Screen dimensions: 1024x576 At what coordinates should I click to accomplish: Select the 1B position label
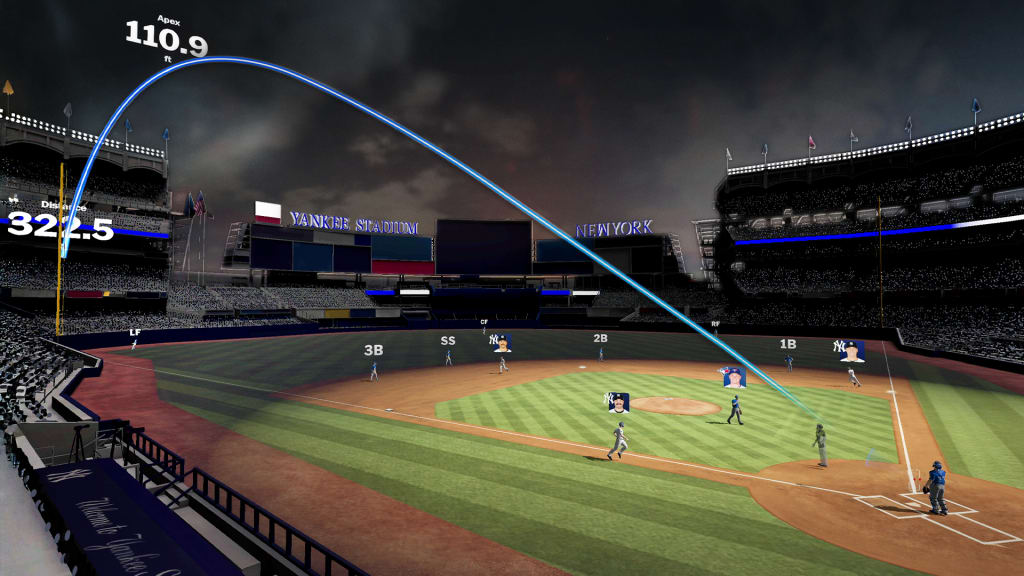(788, 344)
